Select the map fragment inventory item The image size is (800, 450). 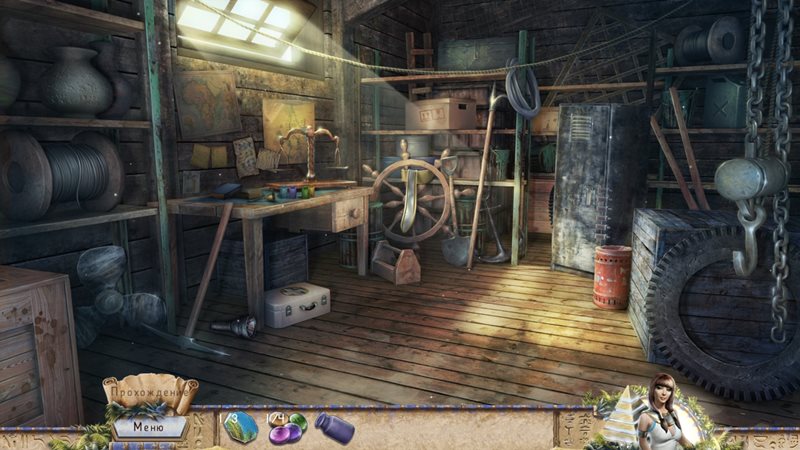[241, 427]
